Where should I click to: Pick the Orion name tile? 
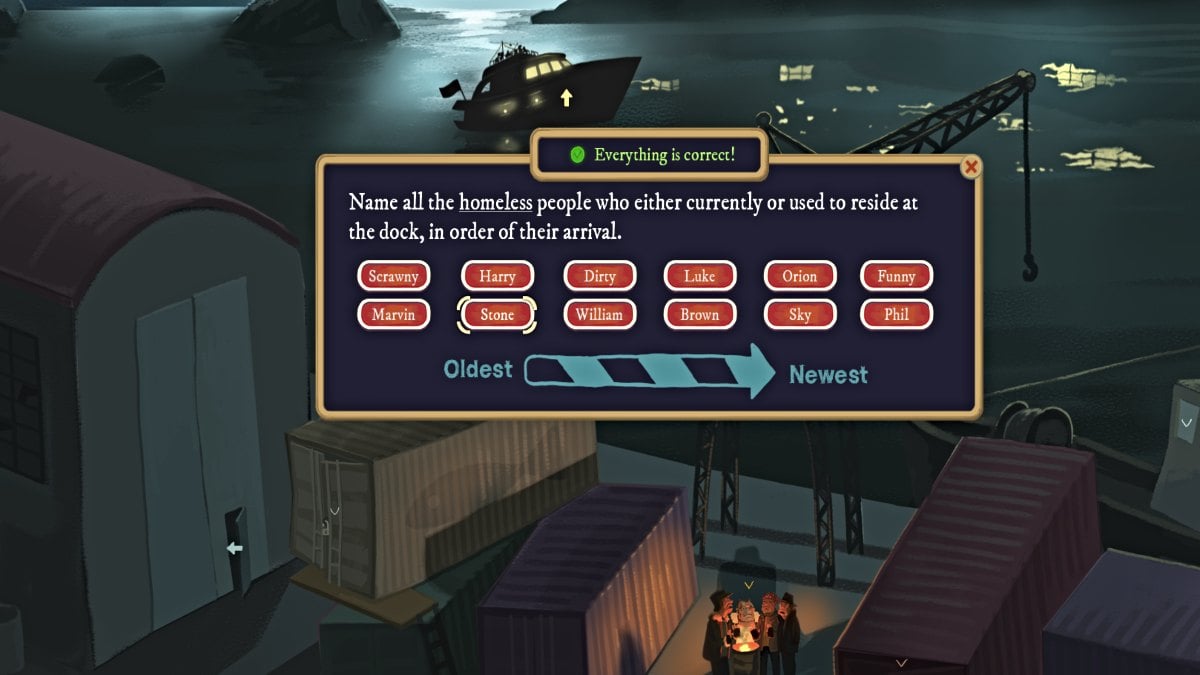pos(799,276)
